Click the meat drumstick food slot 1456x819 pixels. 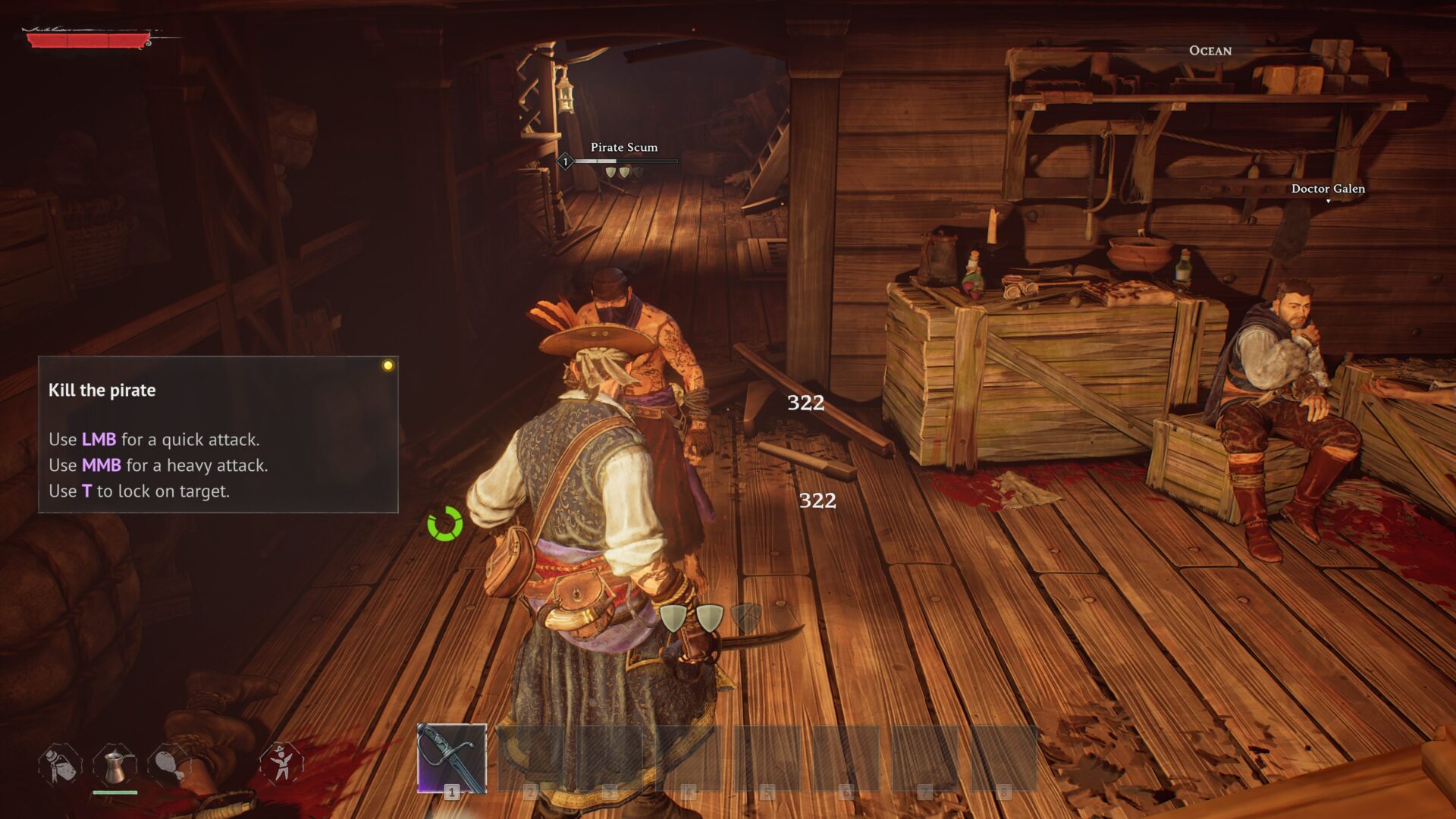coord(169,764)
